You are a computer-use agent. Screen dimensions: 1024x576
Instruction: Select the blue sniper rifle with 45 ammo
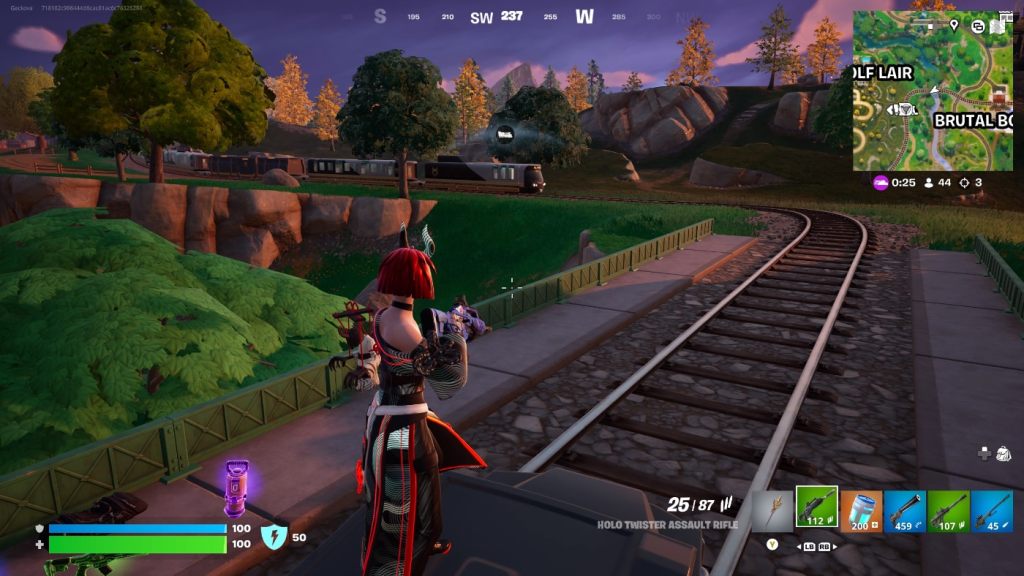pyautogui.click(x=992, y=510)
